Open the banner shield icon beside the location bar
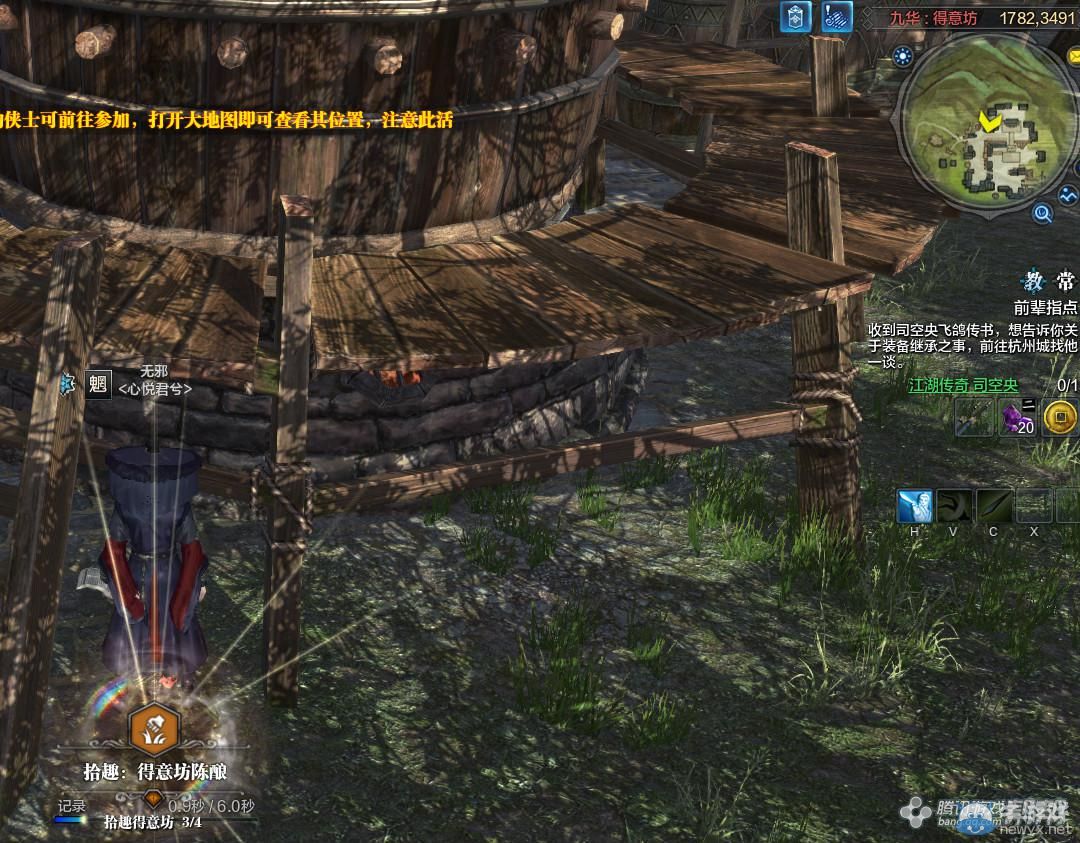 (796, 18)
